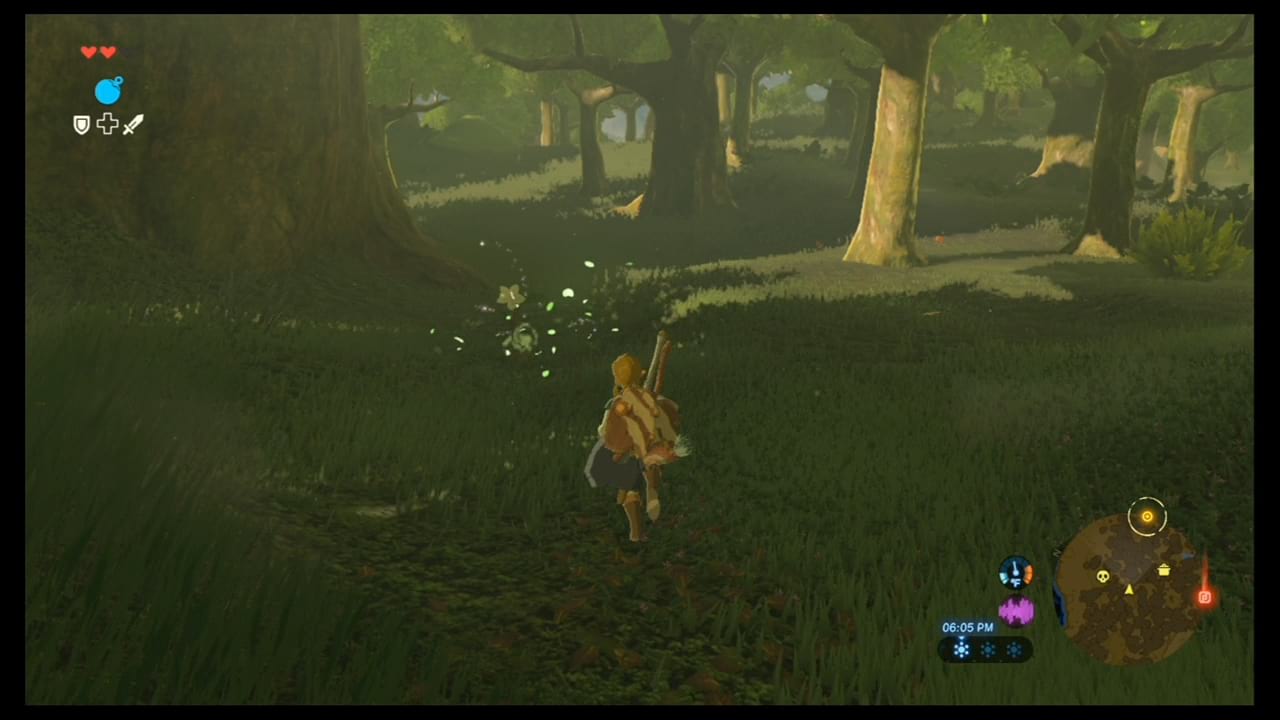Select the red shrine marker beside the minimap
Viewport: 1280px width, 720px height.
click(x=1204, y=597)
